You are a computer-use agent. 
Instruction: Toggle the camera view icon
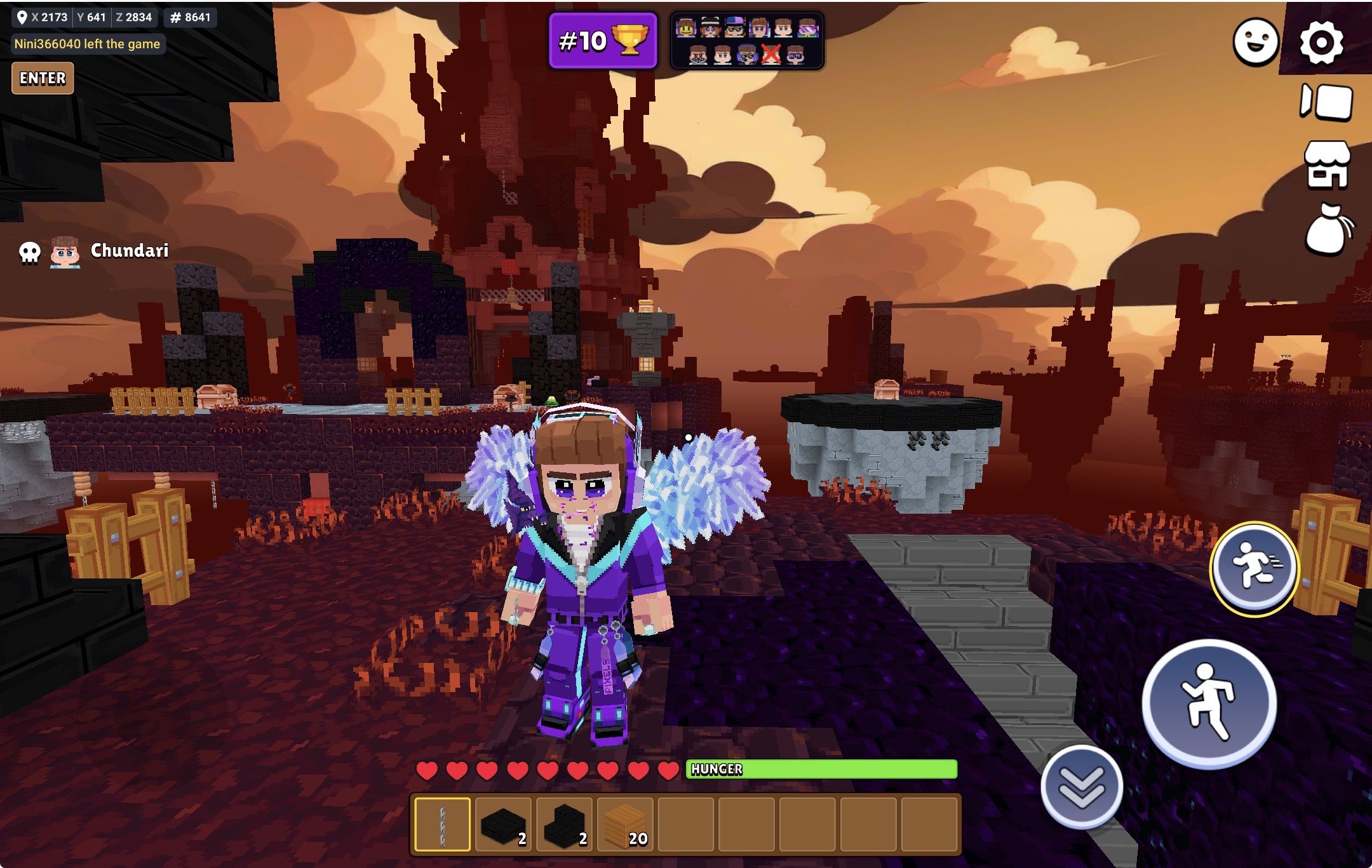coord(1326,102)
